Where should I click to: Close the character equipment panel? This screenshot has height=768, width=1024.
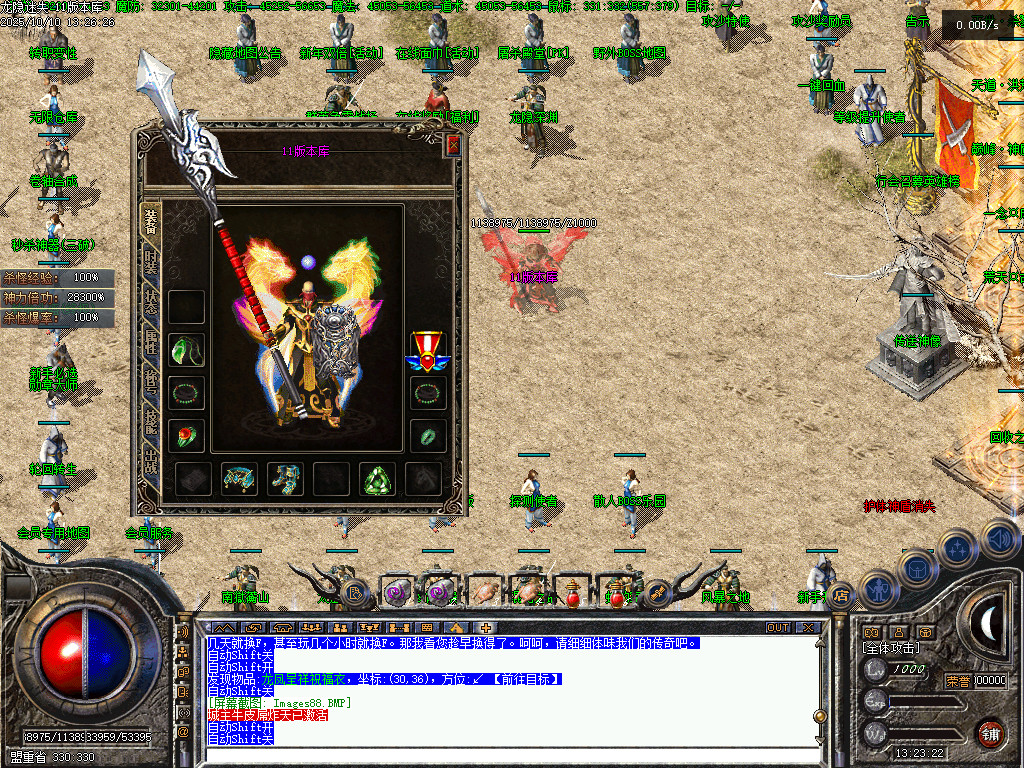click(x=453, y=146)
